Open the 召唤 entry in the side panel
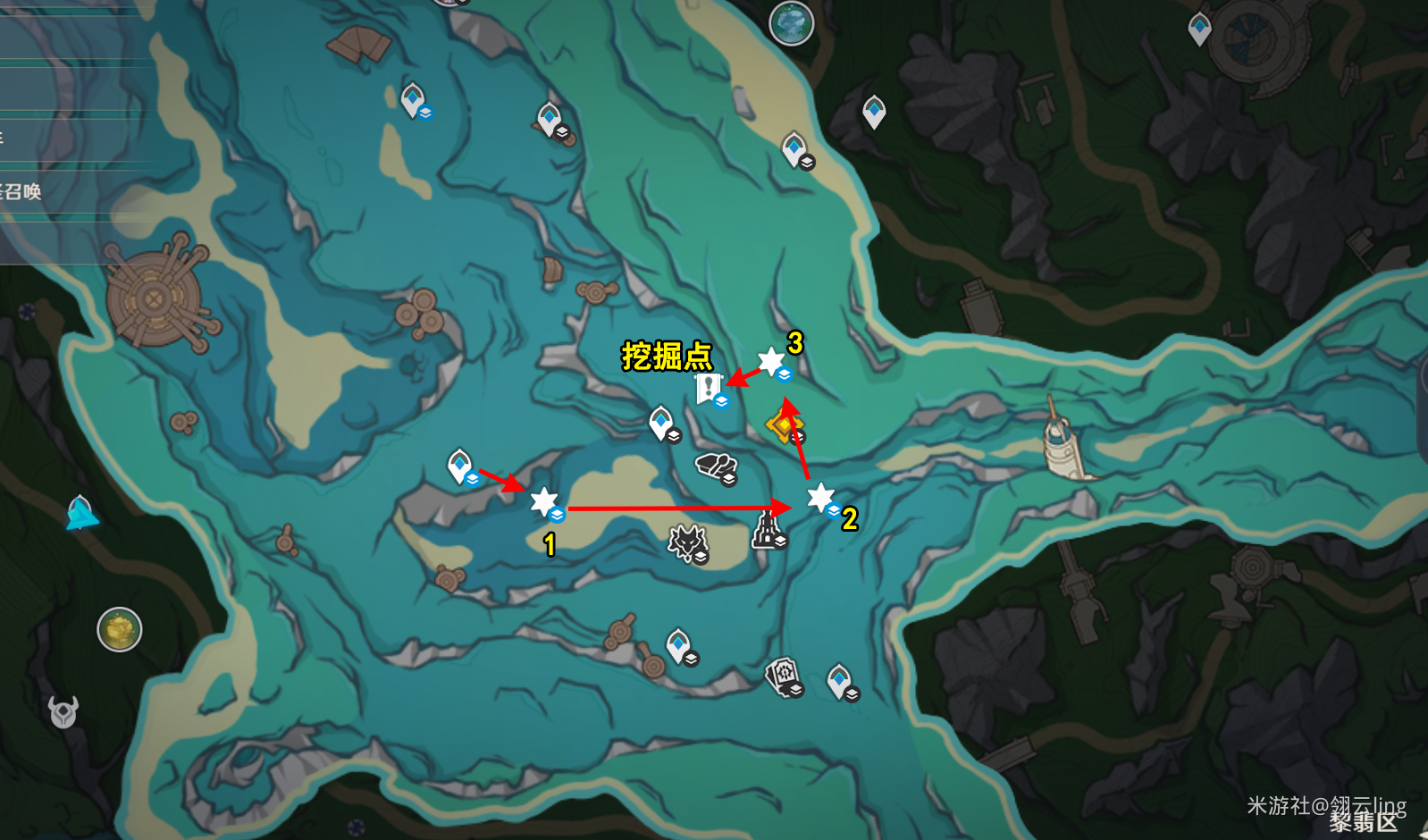Screen dimensions: 1428x840 coord(22,191)
